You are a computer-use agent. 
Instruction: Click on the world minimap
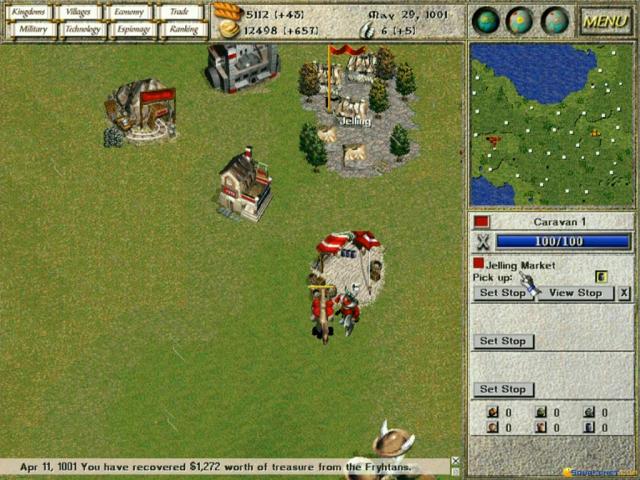[550, 124]
